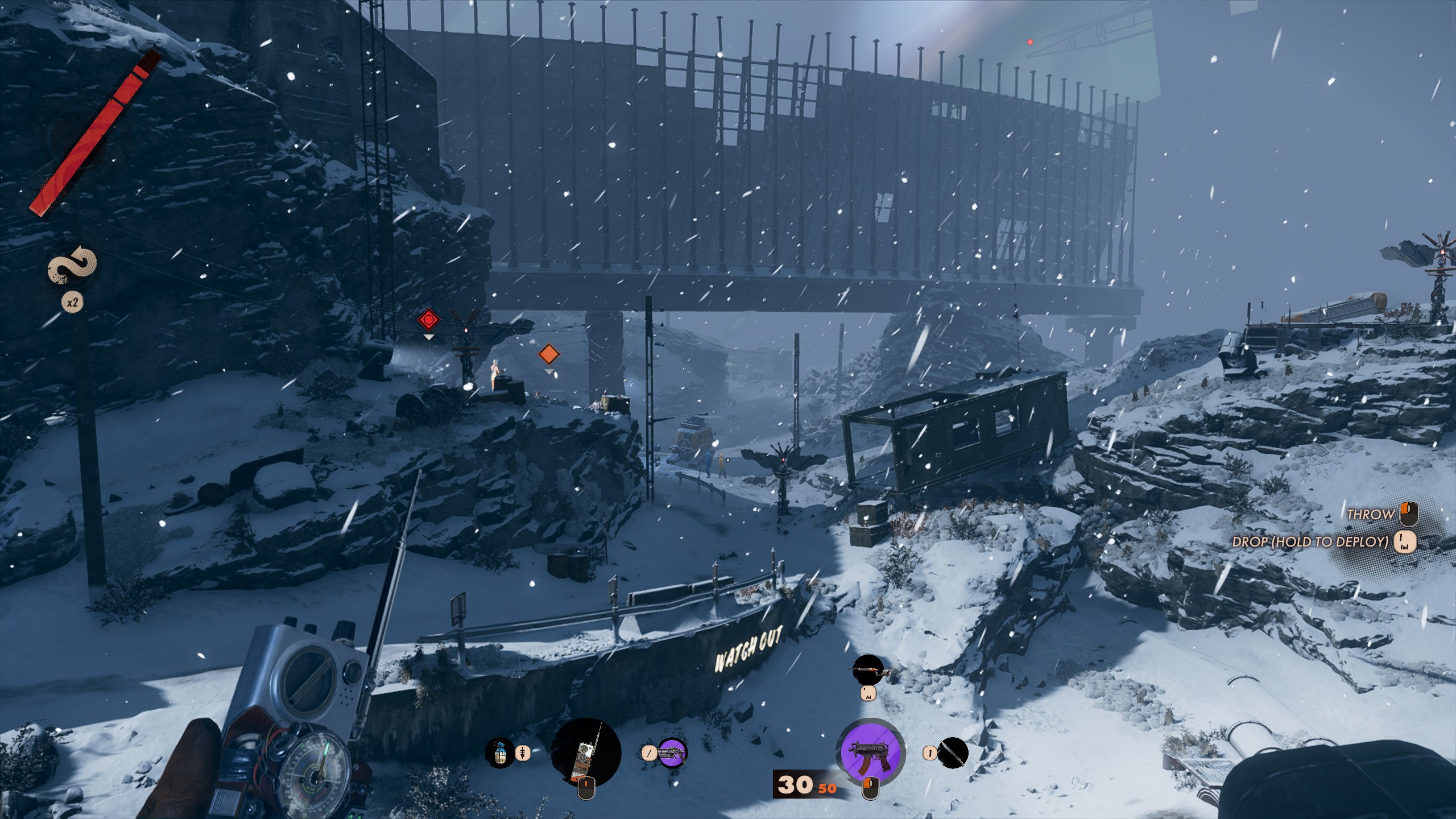Select the purple submachine gun slot
The width and height of the screenshot is (1456, 819).
point(870,752)
